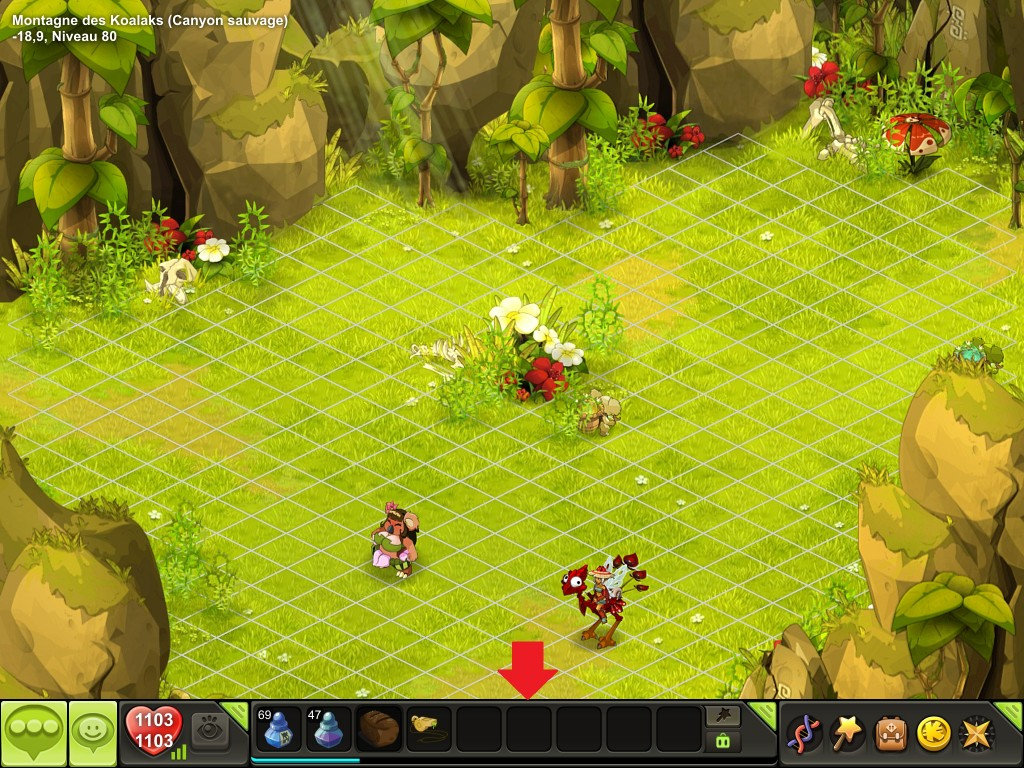Use the purple potion with 47 count
The height and width of the screenshot is (768, 1024).
(x=329, y=729)
